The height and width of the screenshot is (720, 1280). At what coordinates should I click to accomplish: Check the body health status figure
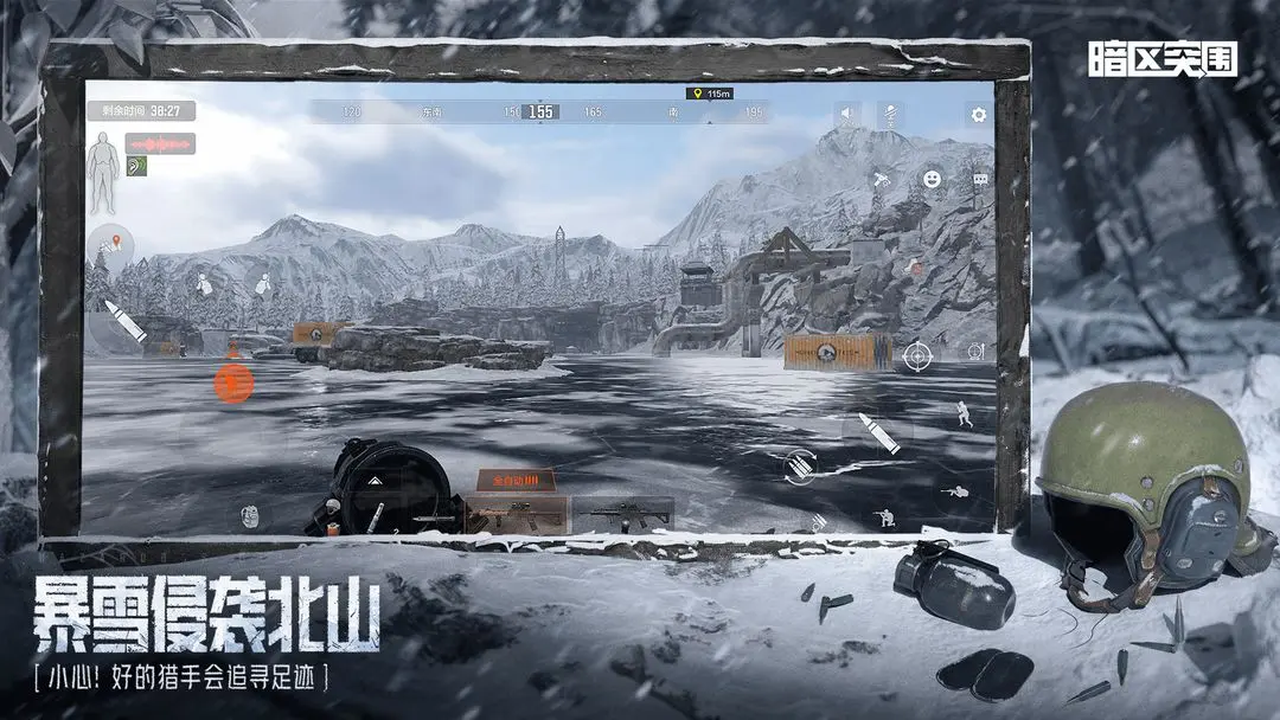click(x=103, y=171)
